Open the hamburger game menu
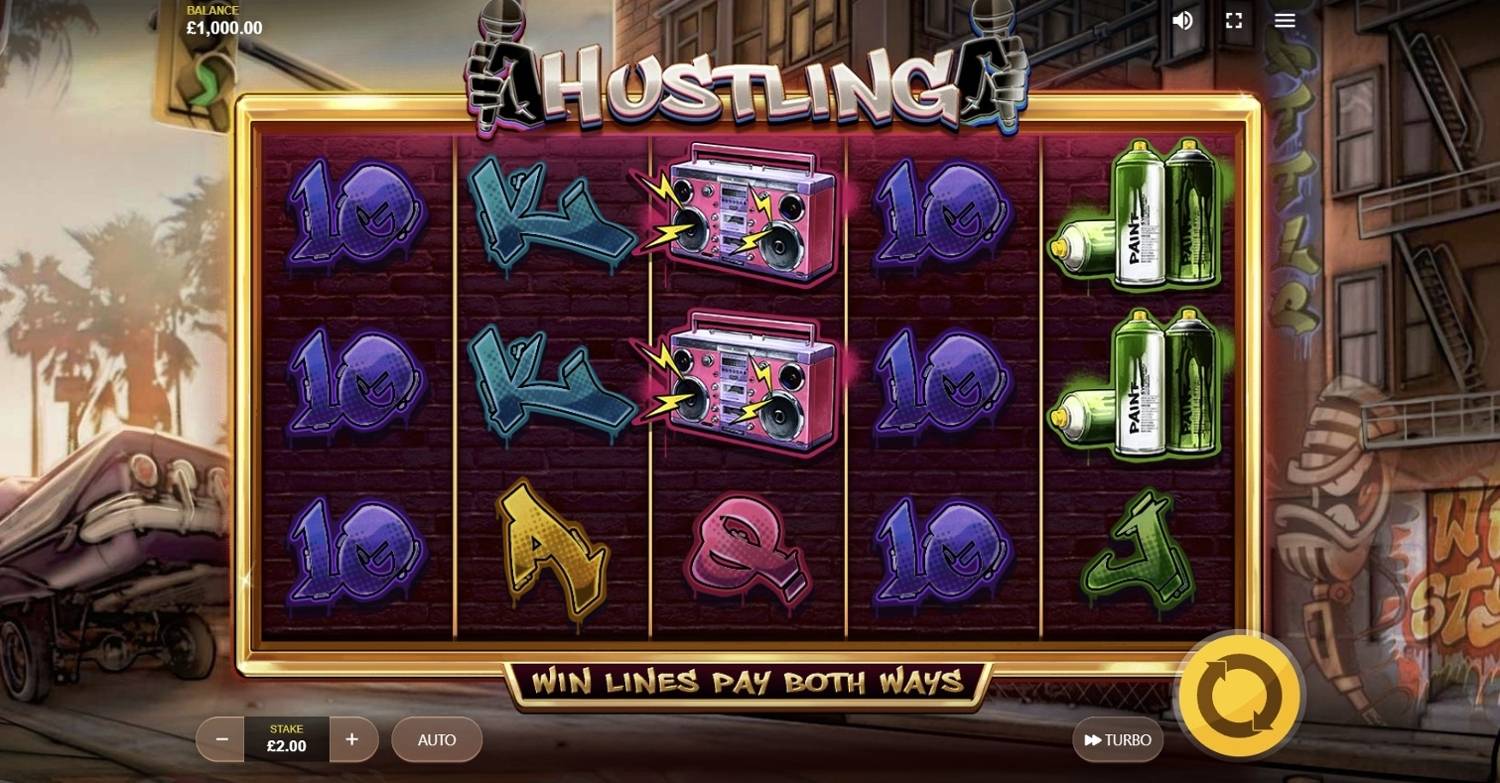This screenshot has width=1500, height=783. pyautogui.click(x=1284, y=19)
